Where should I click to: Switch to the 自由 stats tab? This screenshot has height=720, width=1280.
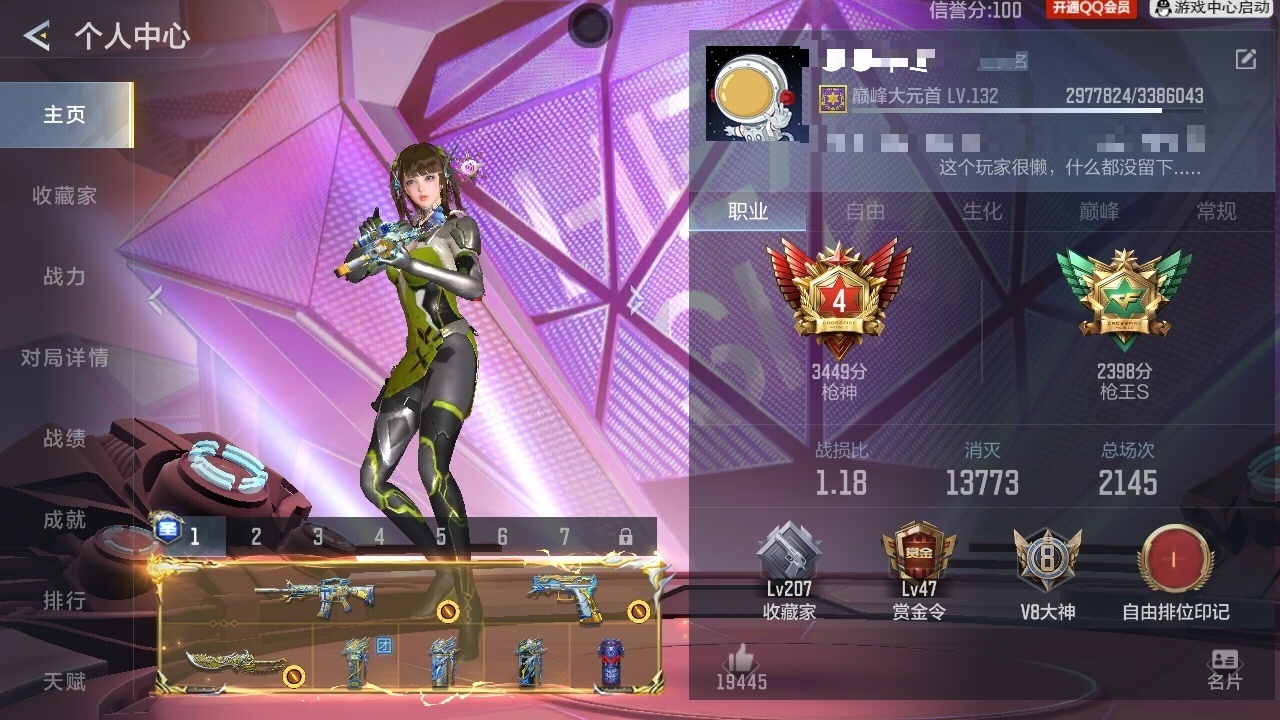pos(865,211)
